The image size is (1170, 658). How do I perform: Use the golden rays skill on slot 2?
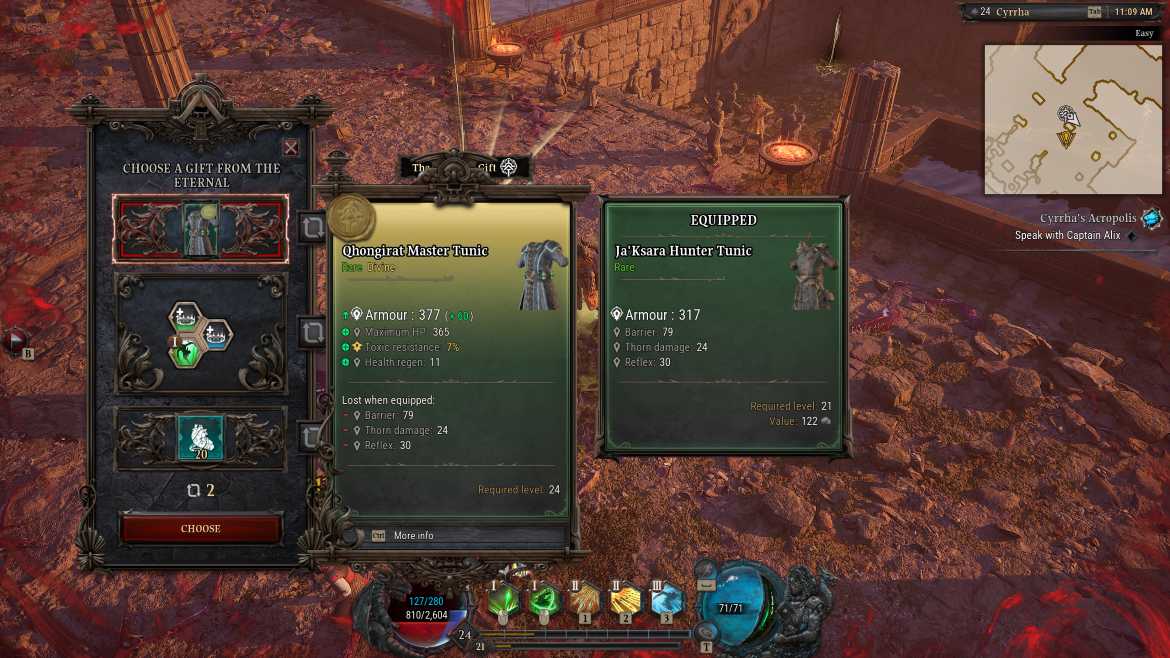pos(626,600)
